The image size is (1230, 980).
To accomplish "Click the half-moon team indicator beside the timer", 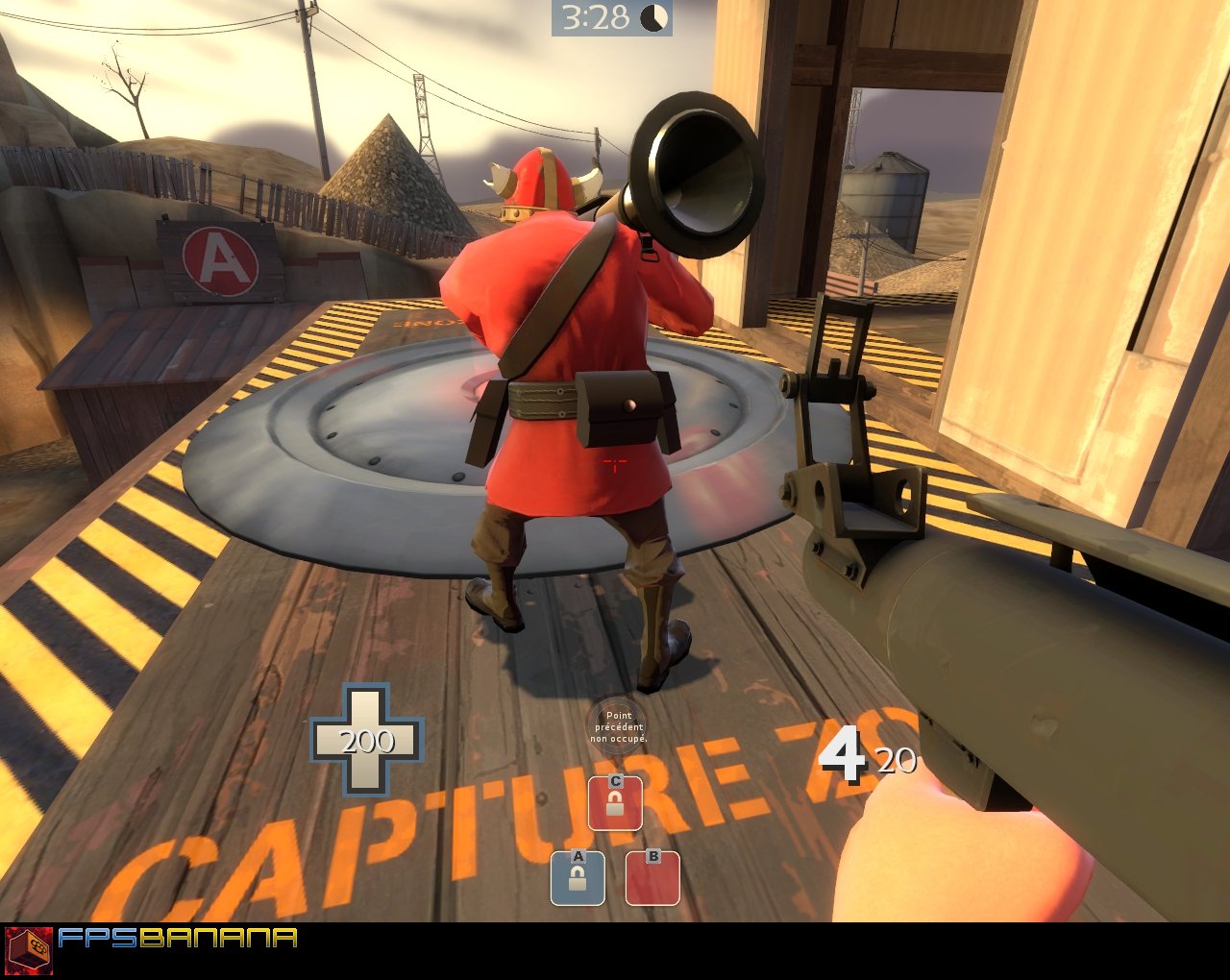I will coord(652,16).
